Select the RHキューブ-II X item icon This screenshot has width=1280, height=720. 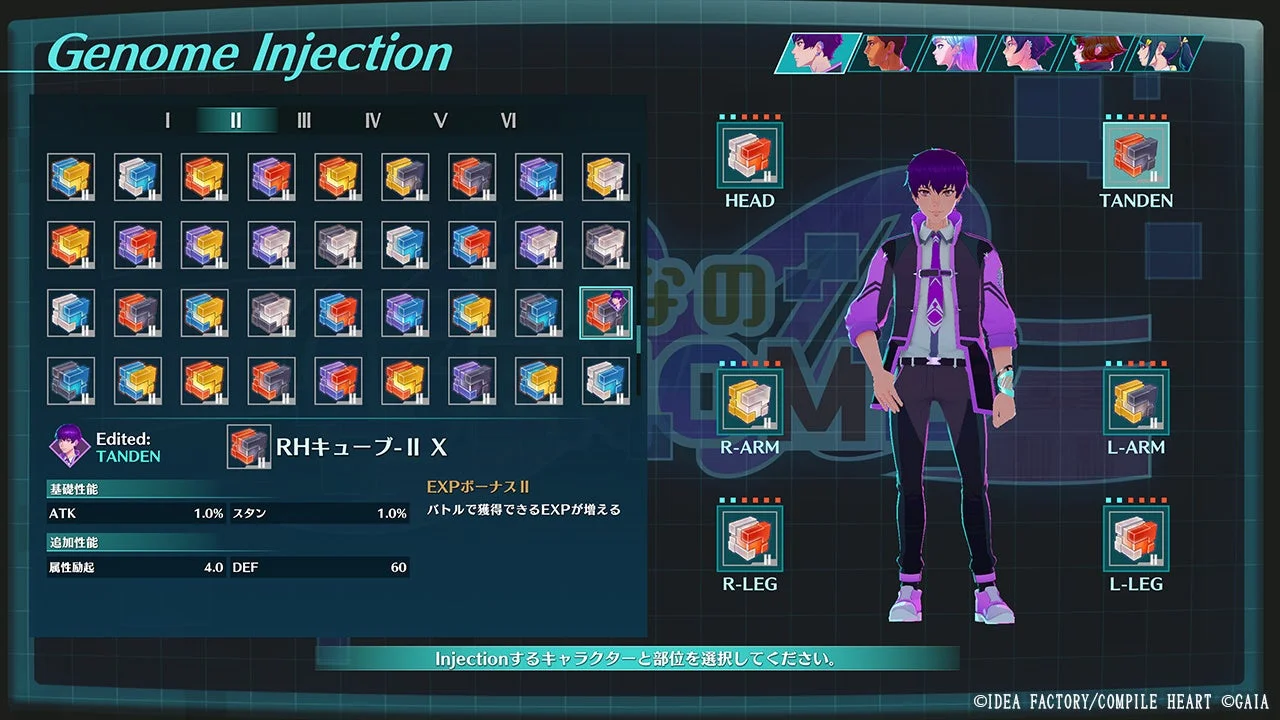tap(248, 447)
